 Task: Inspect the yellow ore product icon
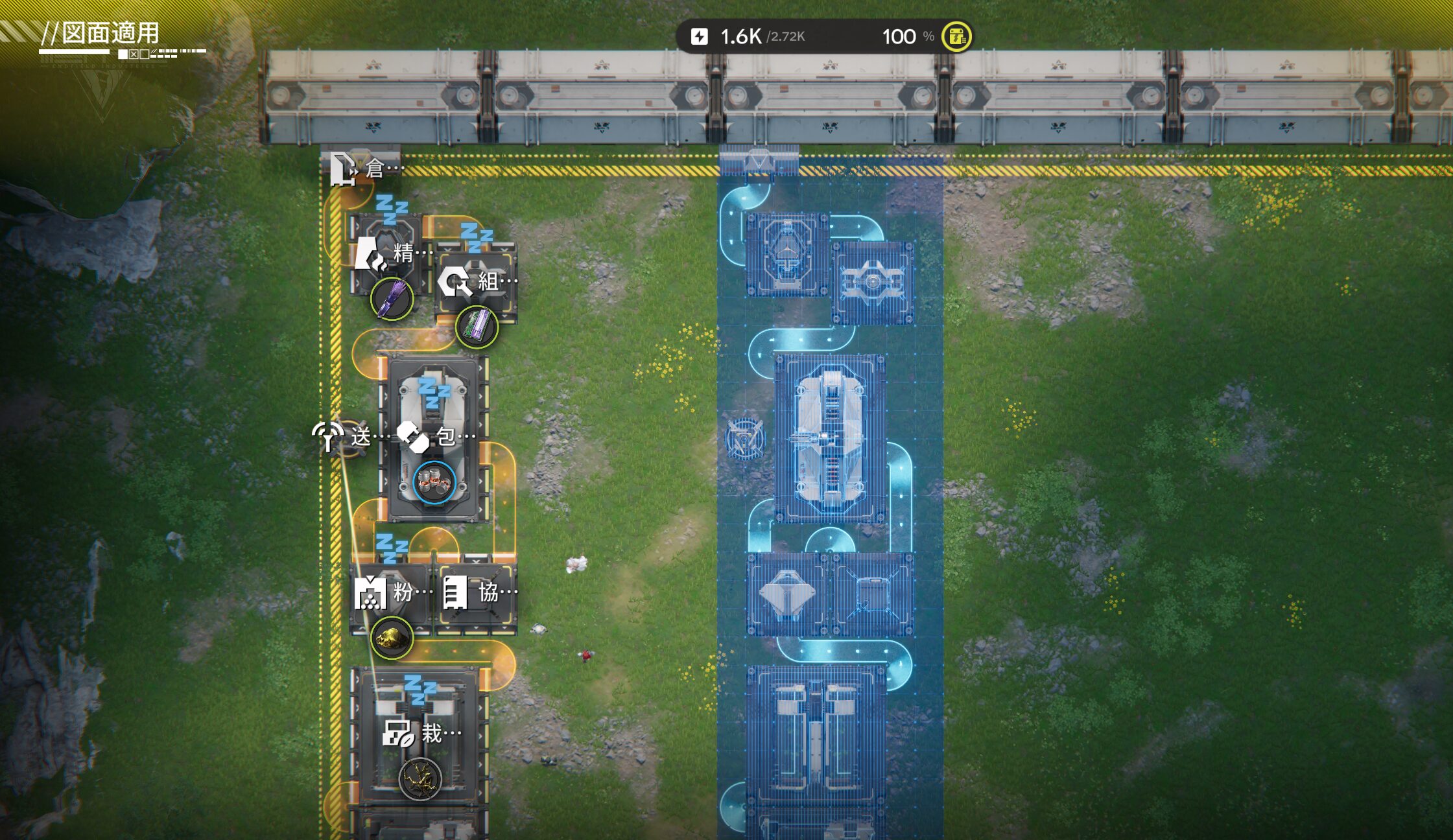point(392,638)
